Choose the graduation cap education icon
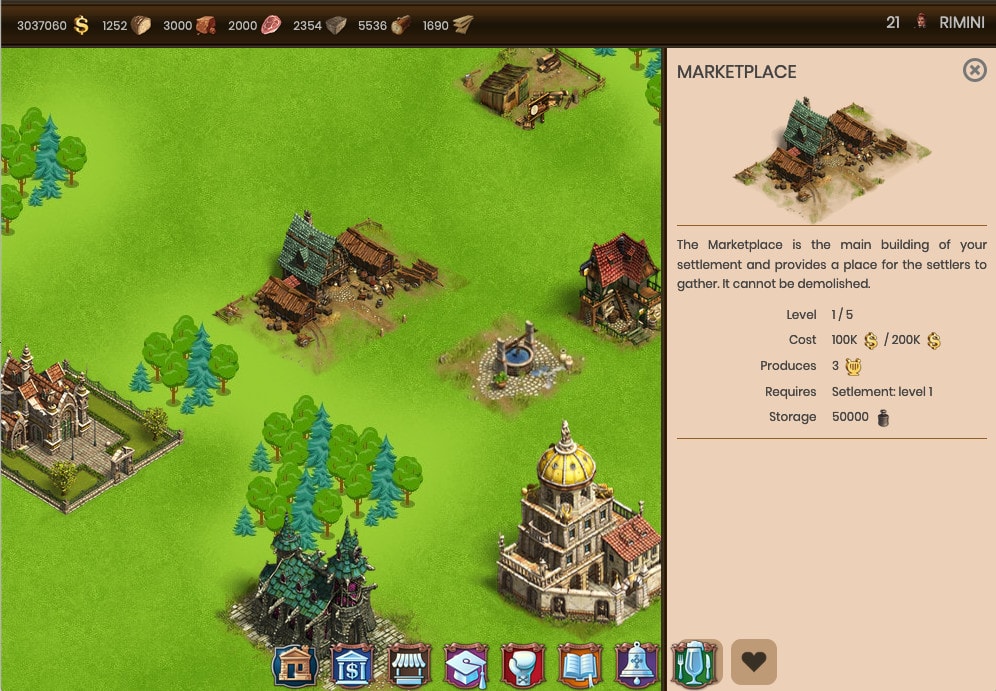Image resolution: width=996 pixels, height=691 pixels. click(x=465, y=665)
